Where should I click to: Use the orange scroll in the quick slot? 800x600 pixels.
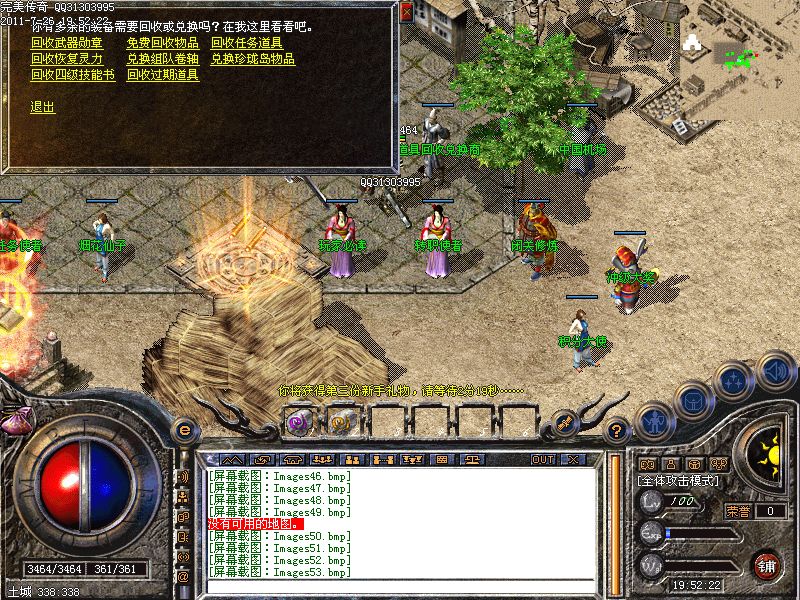click(x=341, y=421)
